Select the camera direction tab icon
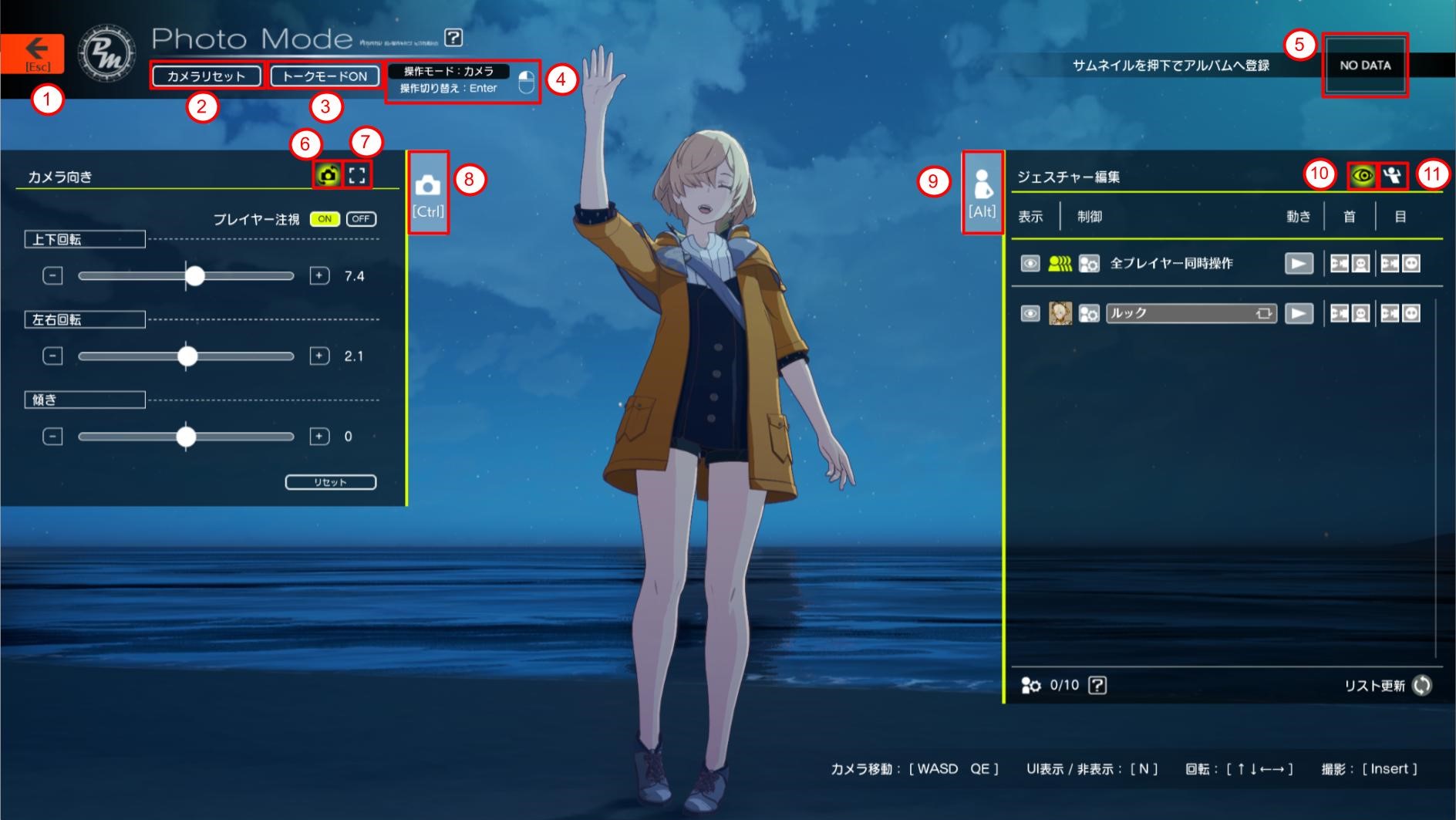Viewport: 1456px width, 820px height. coord(328,175)
